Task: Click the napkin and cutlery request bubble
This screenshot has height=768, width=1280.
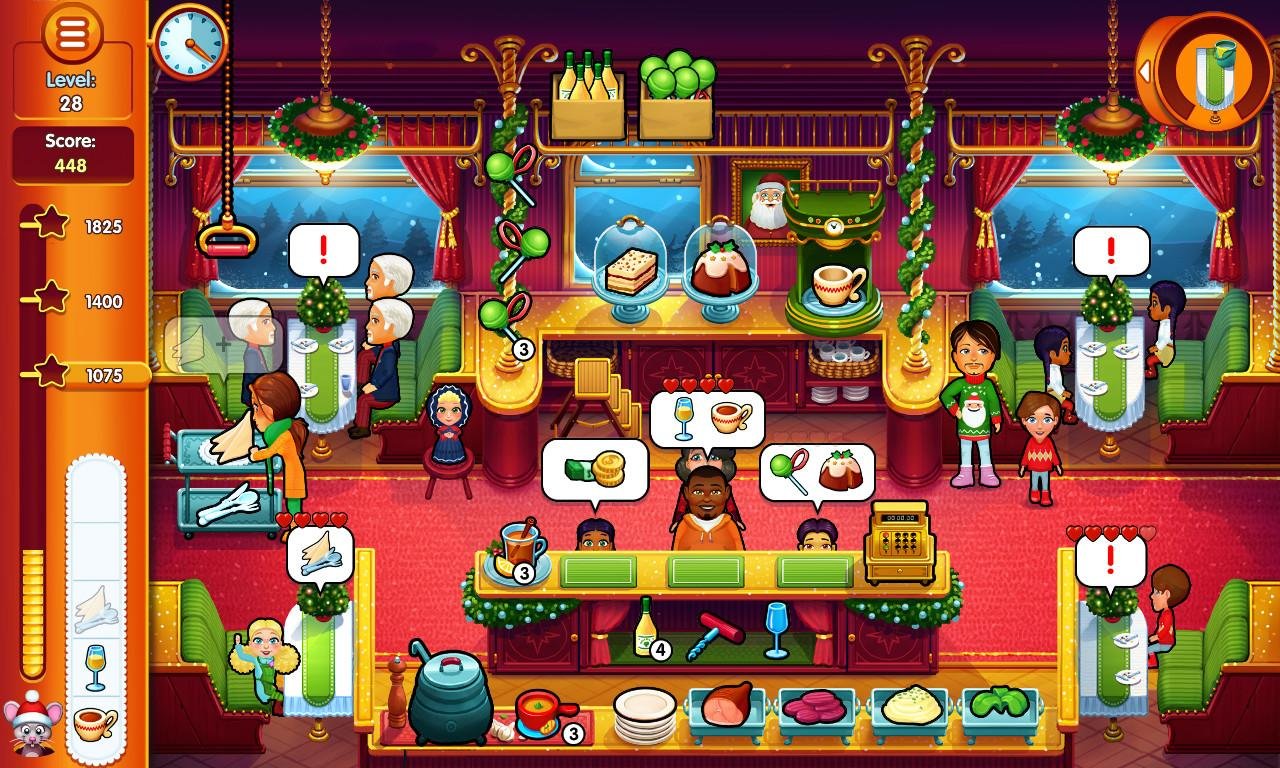Action: coord(320,553)
